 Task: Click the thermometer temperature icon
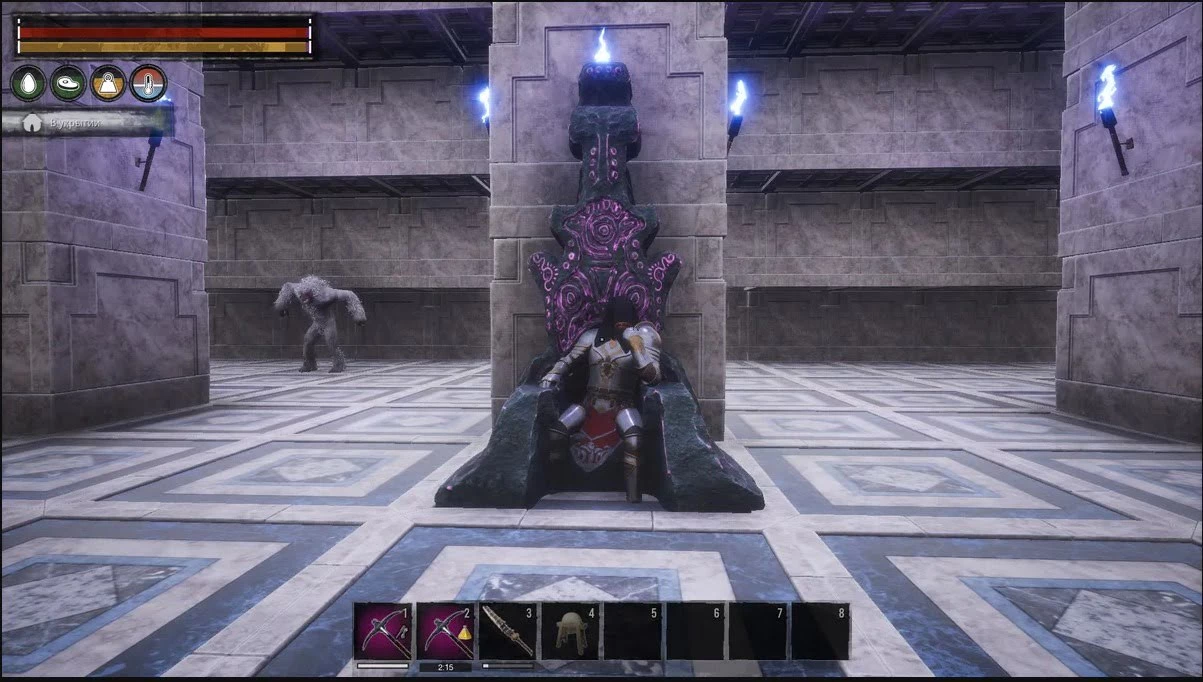pos(148,83)
